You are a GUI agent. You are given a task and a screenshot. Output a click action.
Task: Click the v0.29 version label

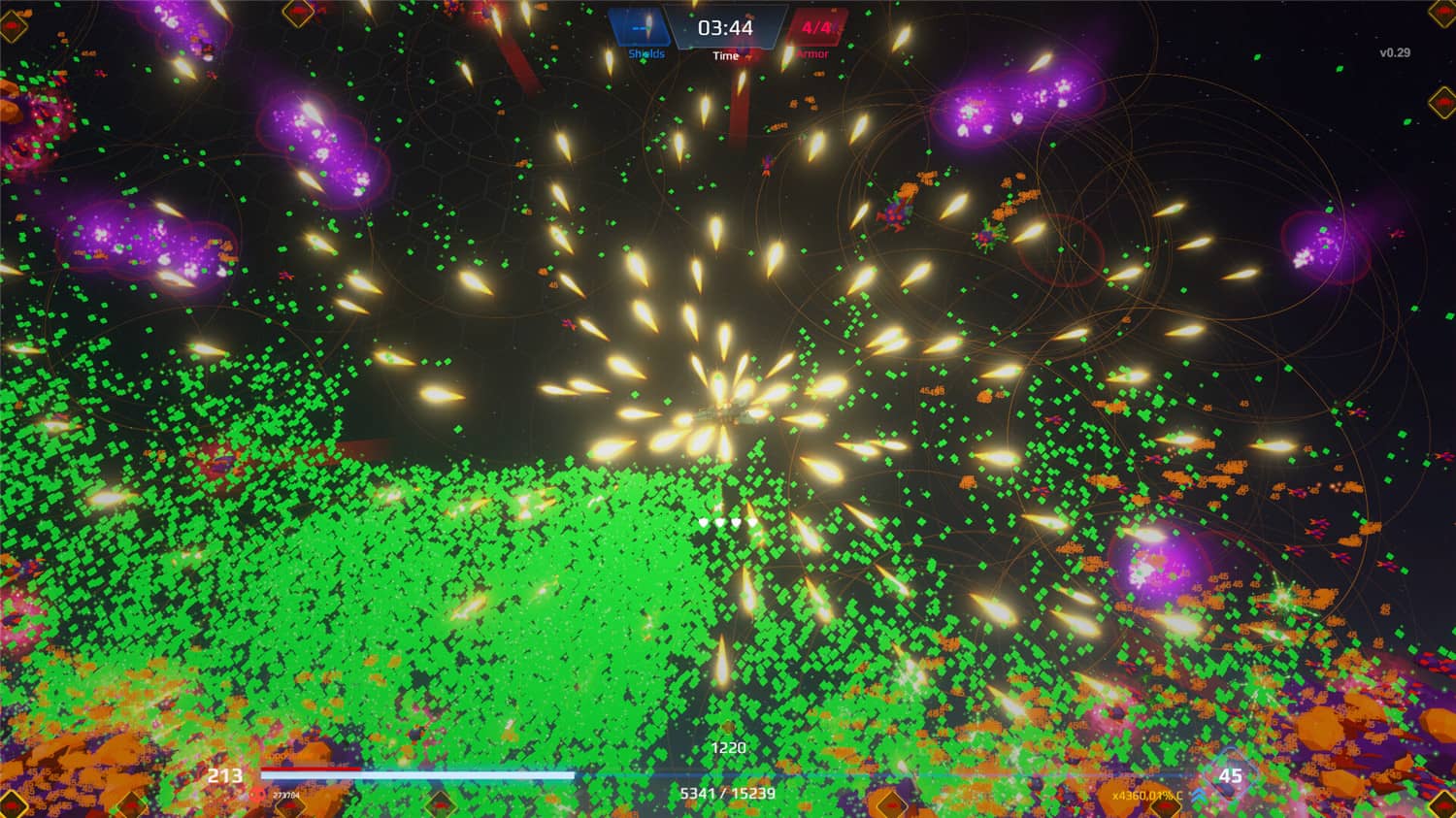(x=1394, y=53)
